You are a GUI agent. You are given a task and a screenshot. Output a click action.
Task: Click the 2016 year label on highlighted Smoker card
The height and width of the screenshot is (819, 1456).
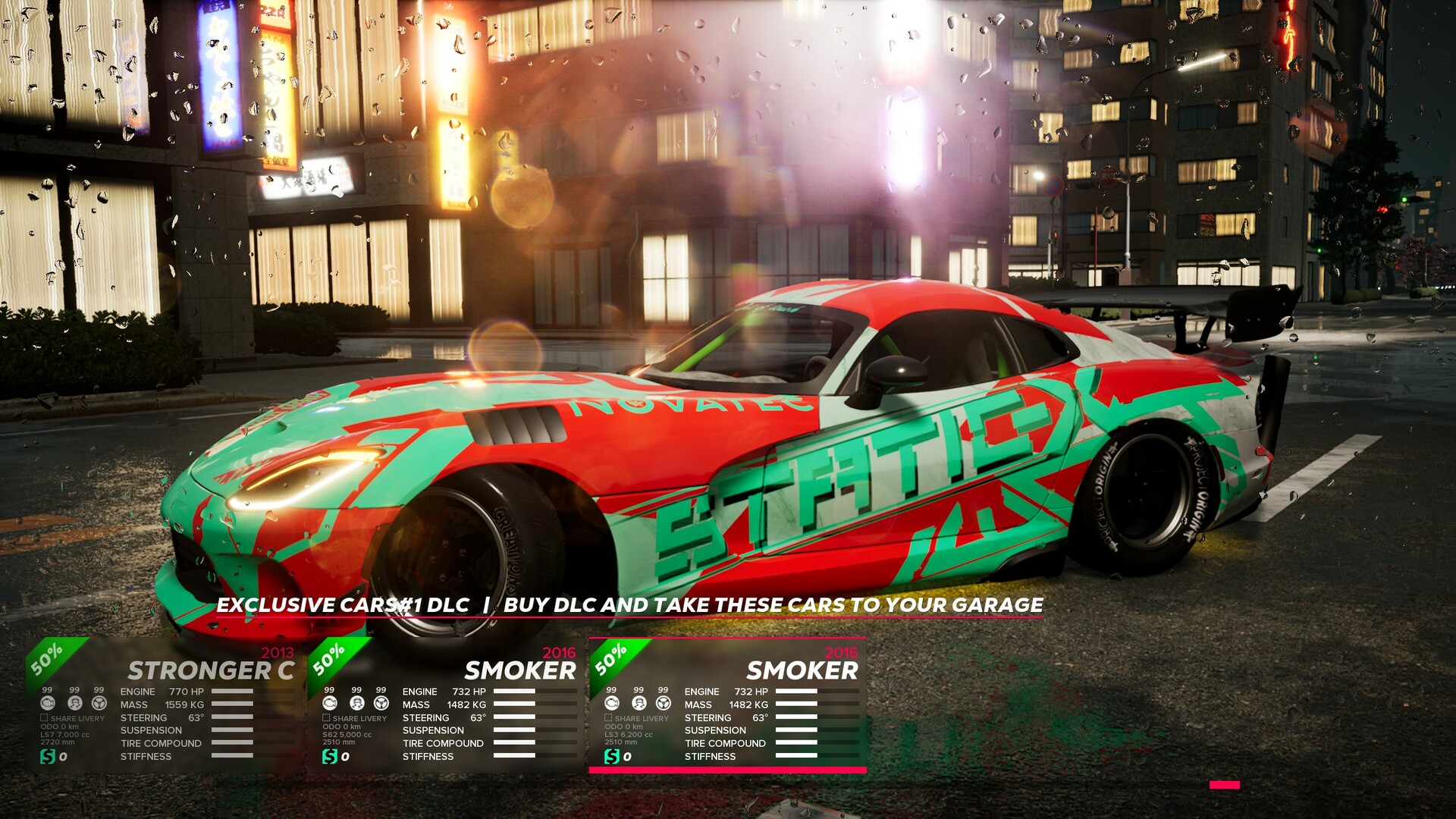point(842,652)
